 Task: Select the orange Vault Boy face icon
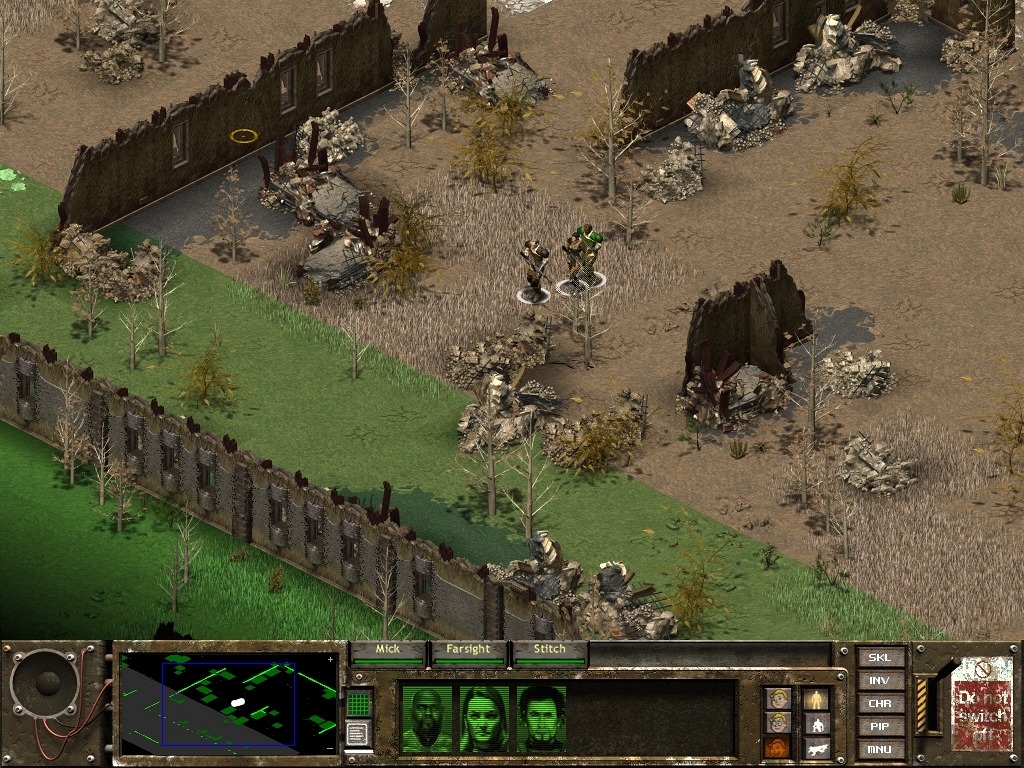[x=778, y=746]
